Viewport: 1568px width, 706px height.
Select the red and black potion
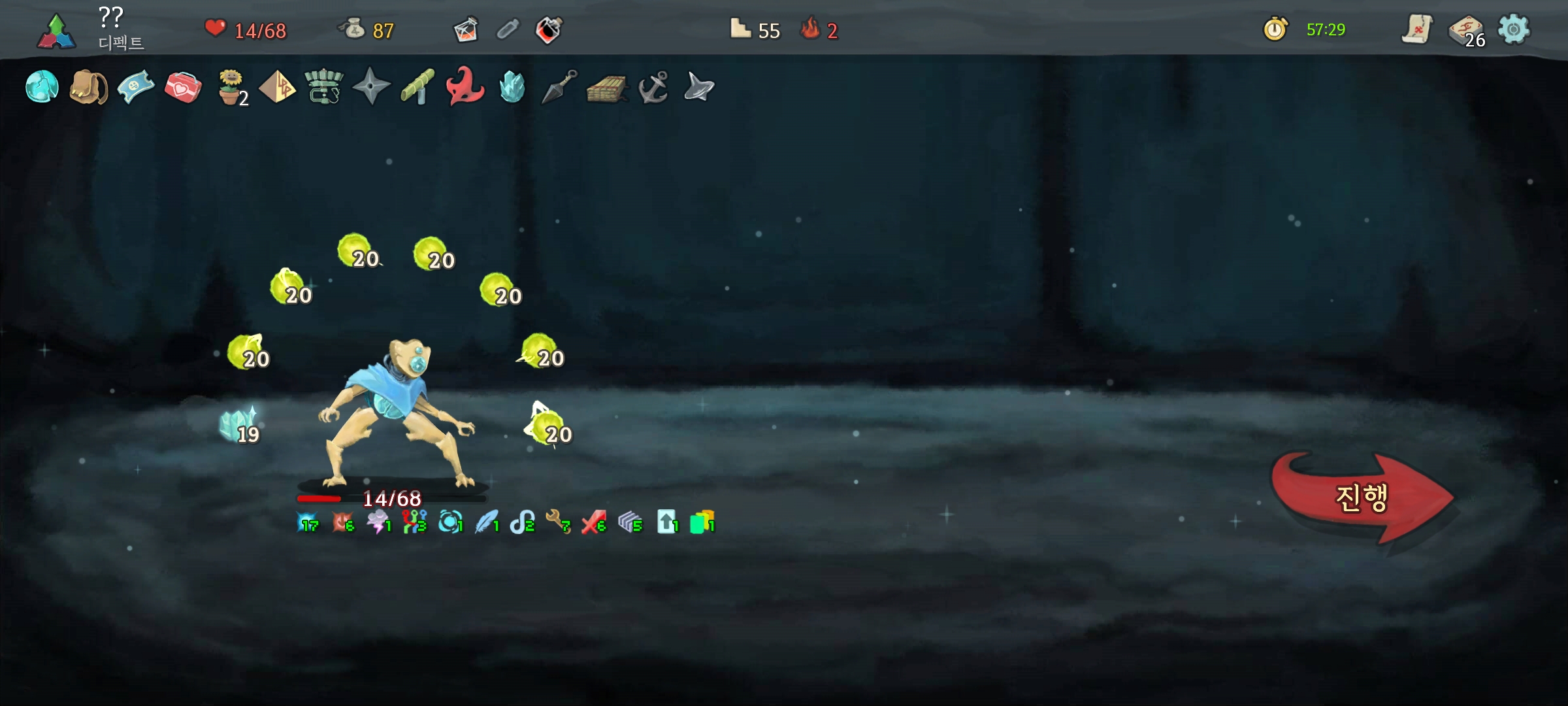coord(549,30)
